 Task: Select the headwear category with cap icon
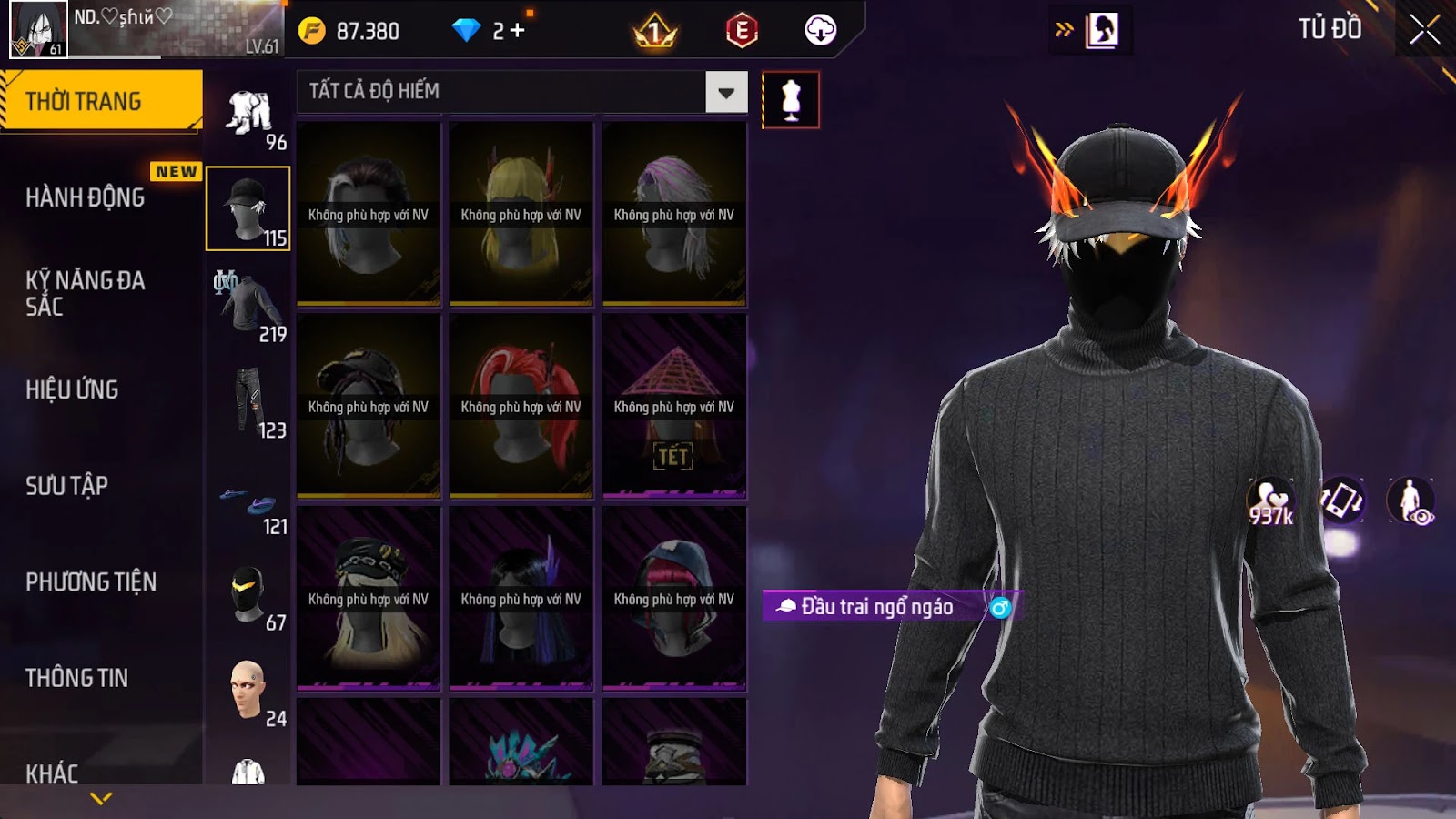tap(248, 208)
